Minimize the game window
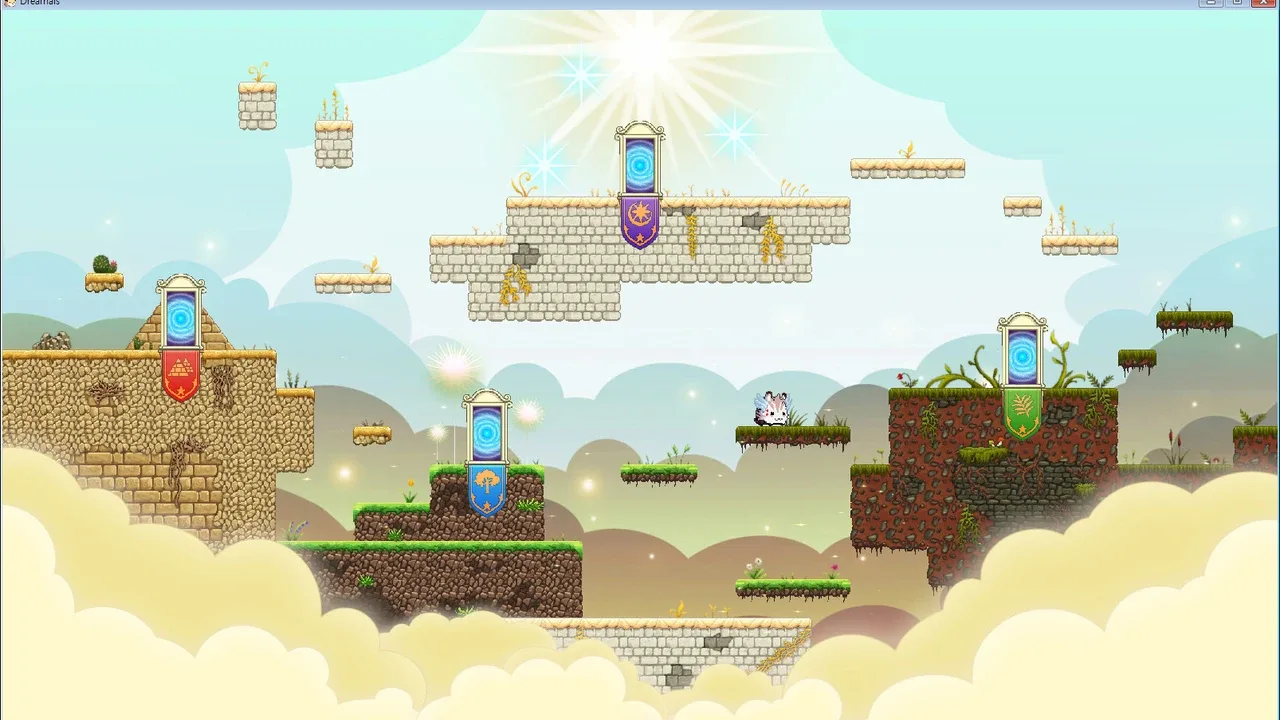Viewport: 1280px width, 720px height. tap(1212, 3)
